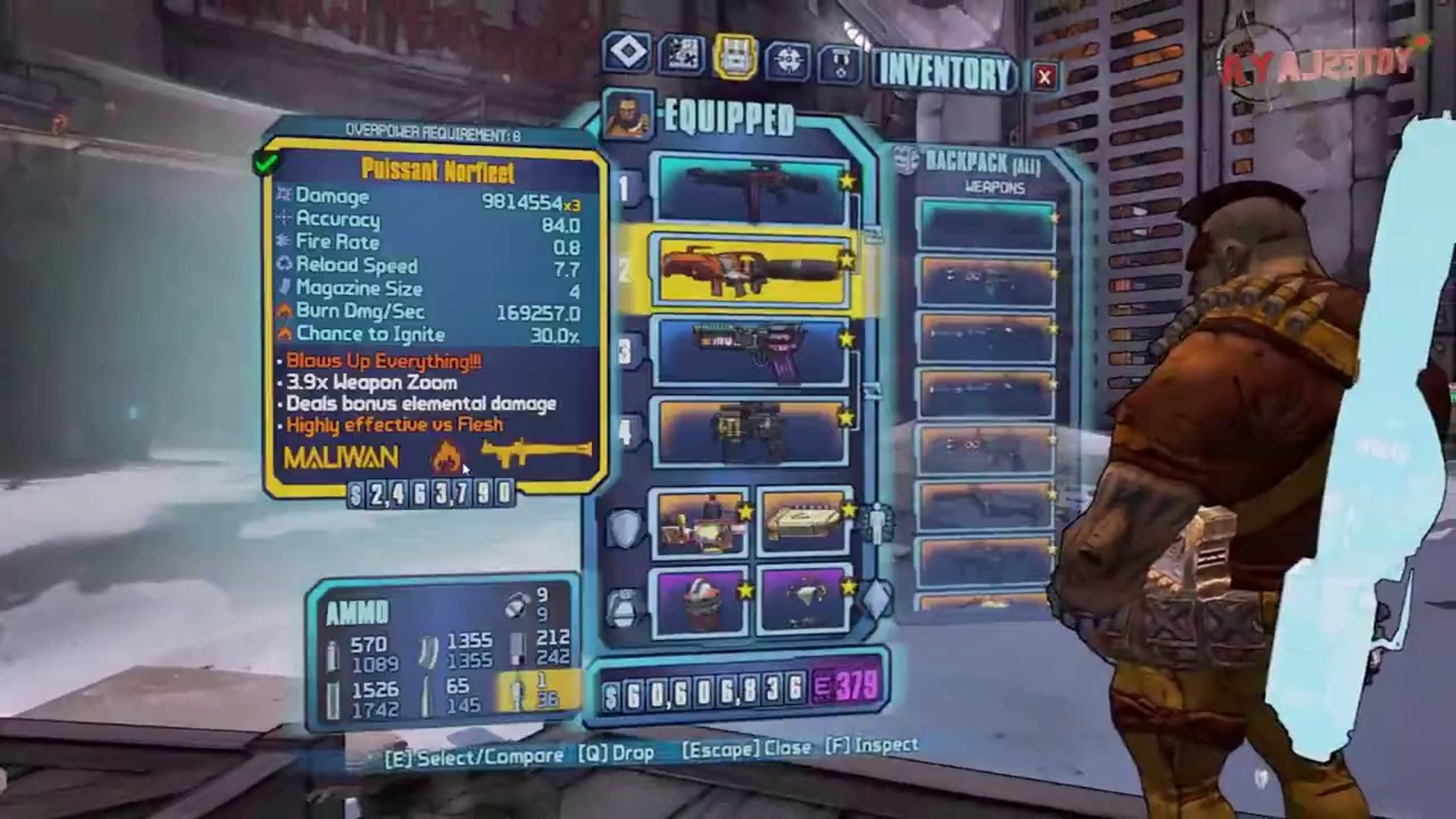Switch to the Map tab

(681, 55)
